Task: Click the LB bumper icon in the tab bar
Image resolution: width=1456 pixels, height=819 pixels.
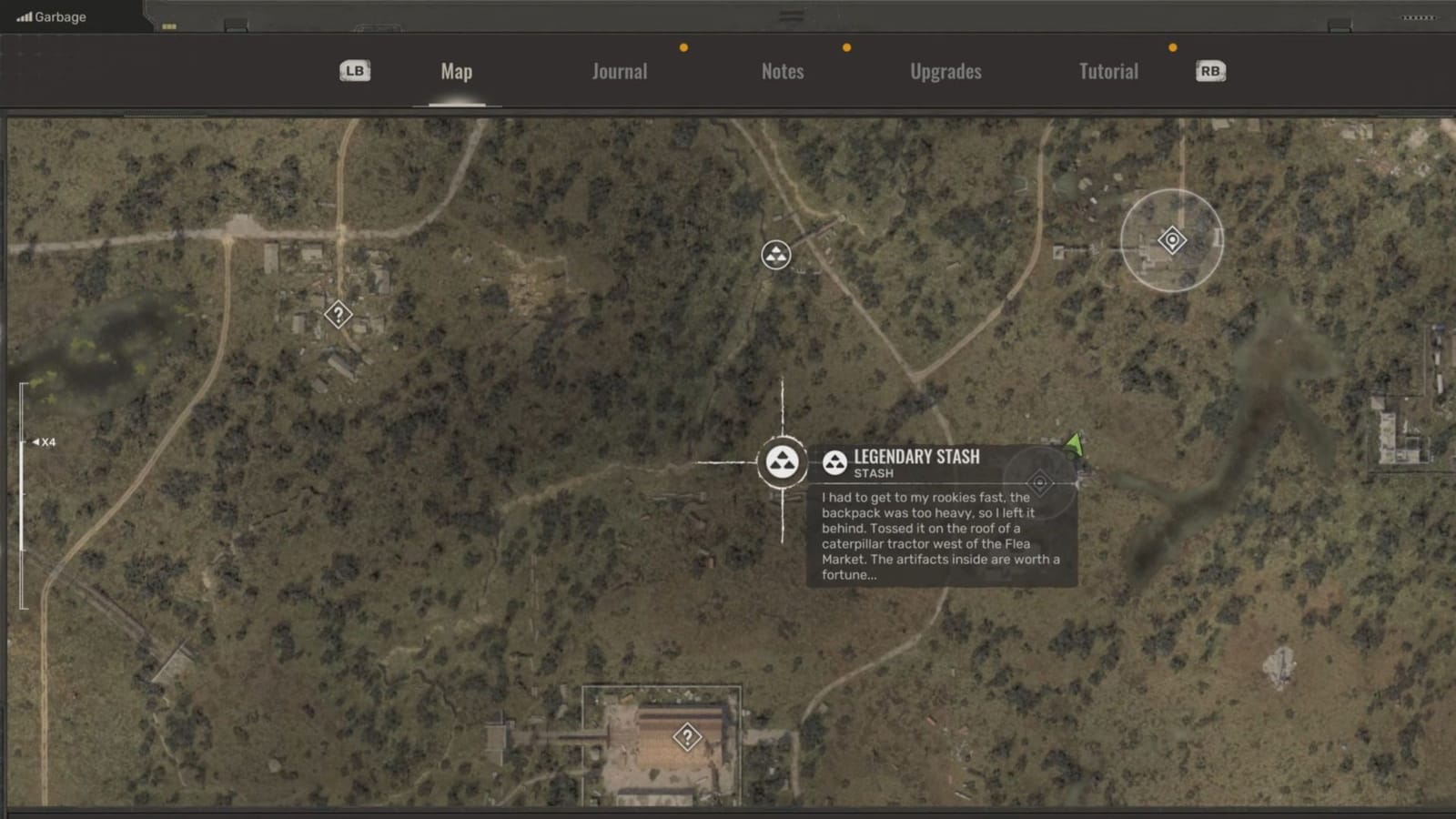Action: (354, 70)
